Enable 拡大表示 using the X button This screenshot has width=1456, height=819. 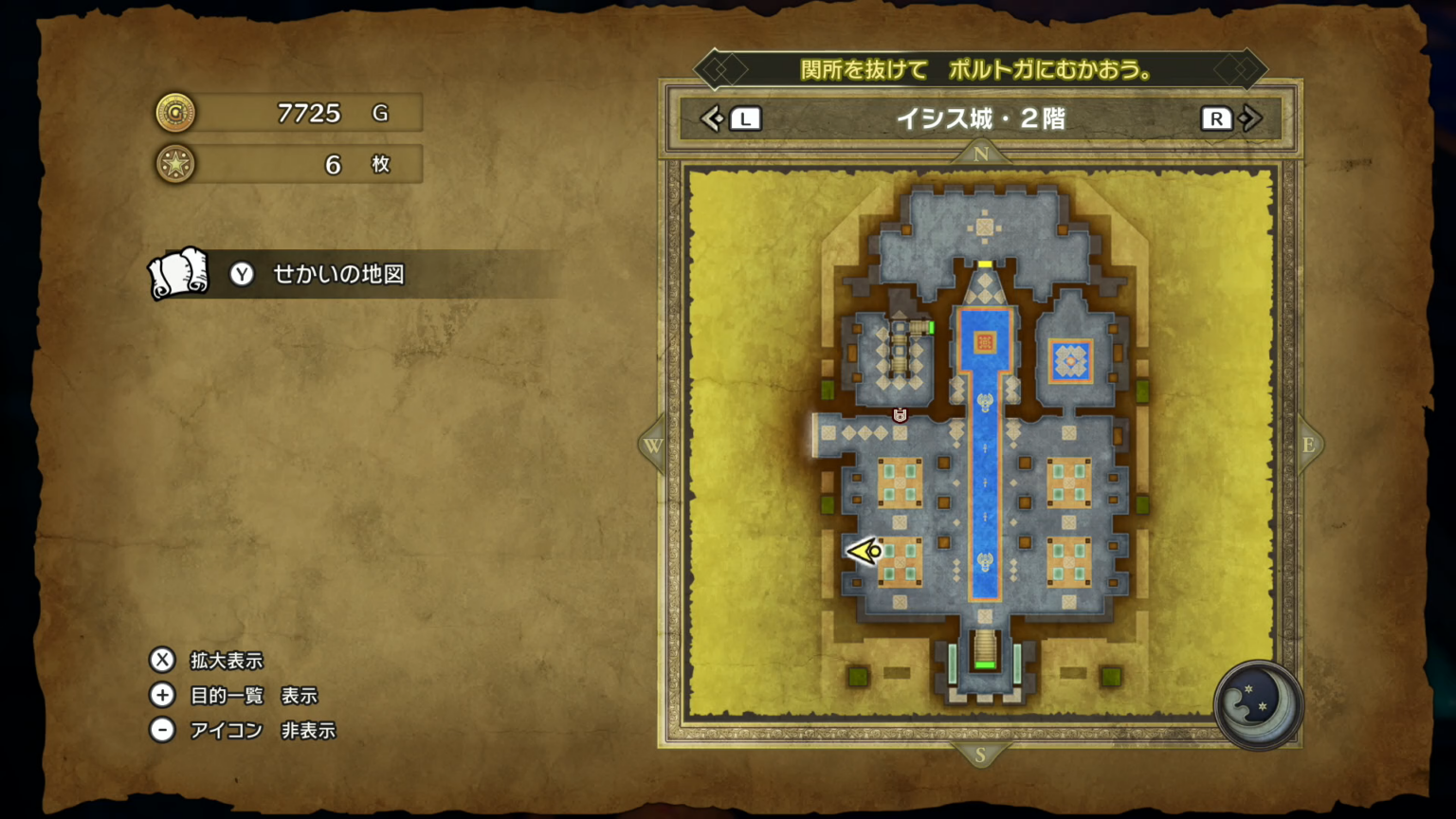click(162, 660)
